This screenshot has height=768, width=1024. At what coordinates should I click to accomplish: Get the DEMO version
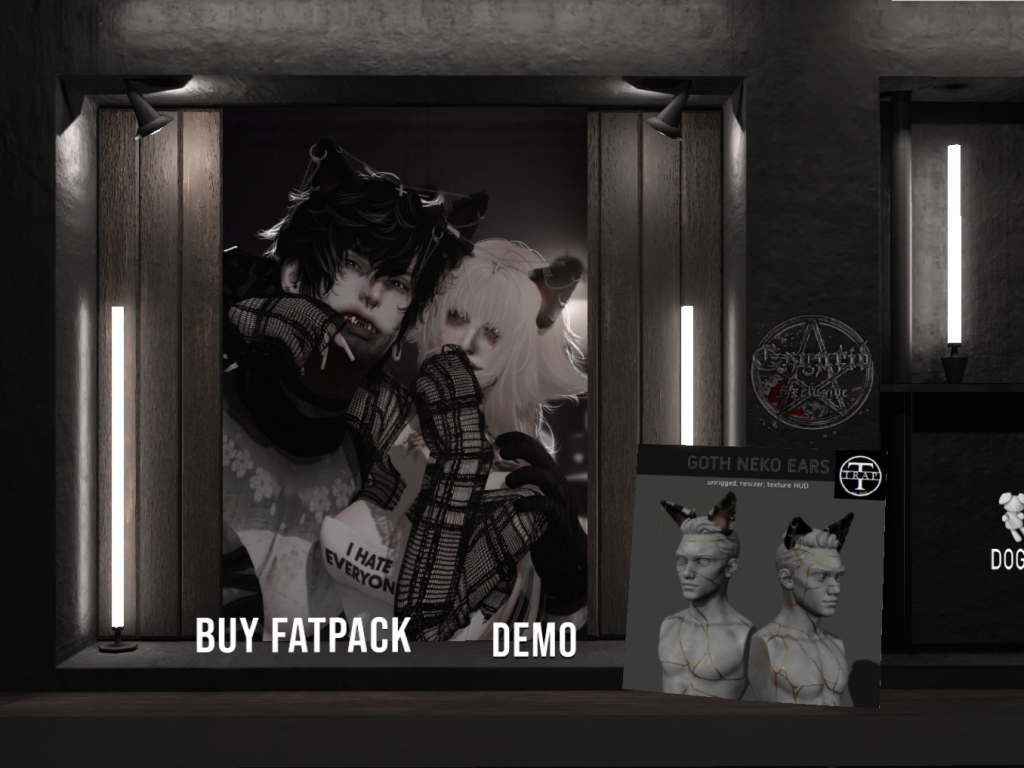(534, 641)
